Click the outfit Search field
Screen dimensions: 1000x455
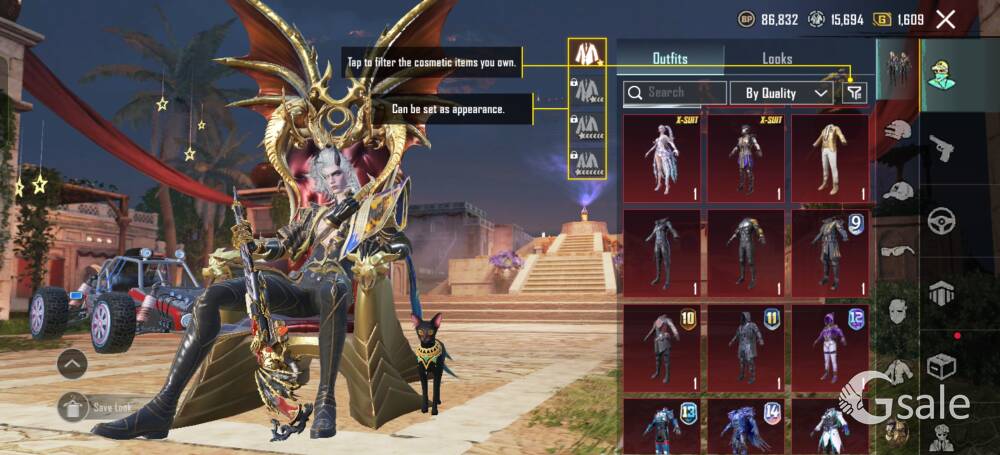(x=675, y=93)
